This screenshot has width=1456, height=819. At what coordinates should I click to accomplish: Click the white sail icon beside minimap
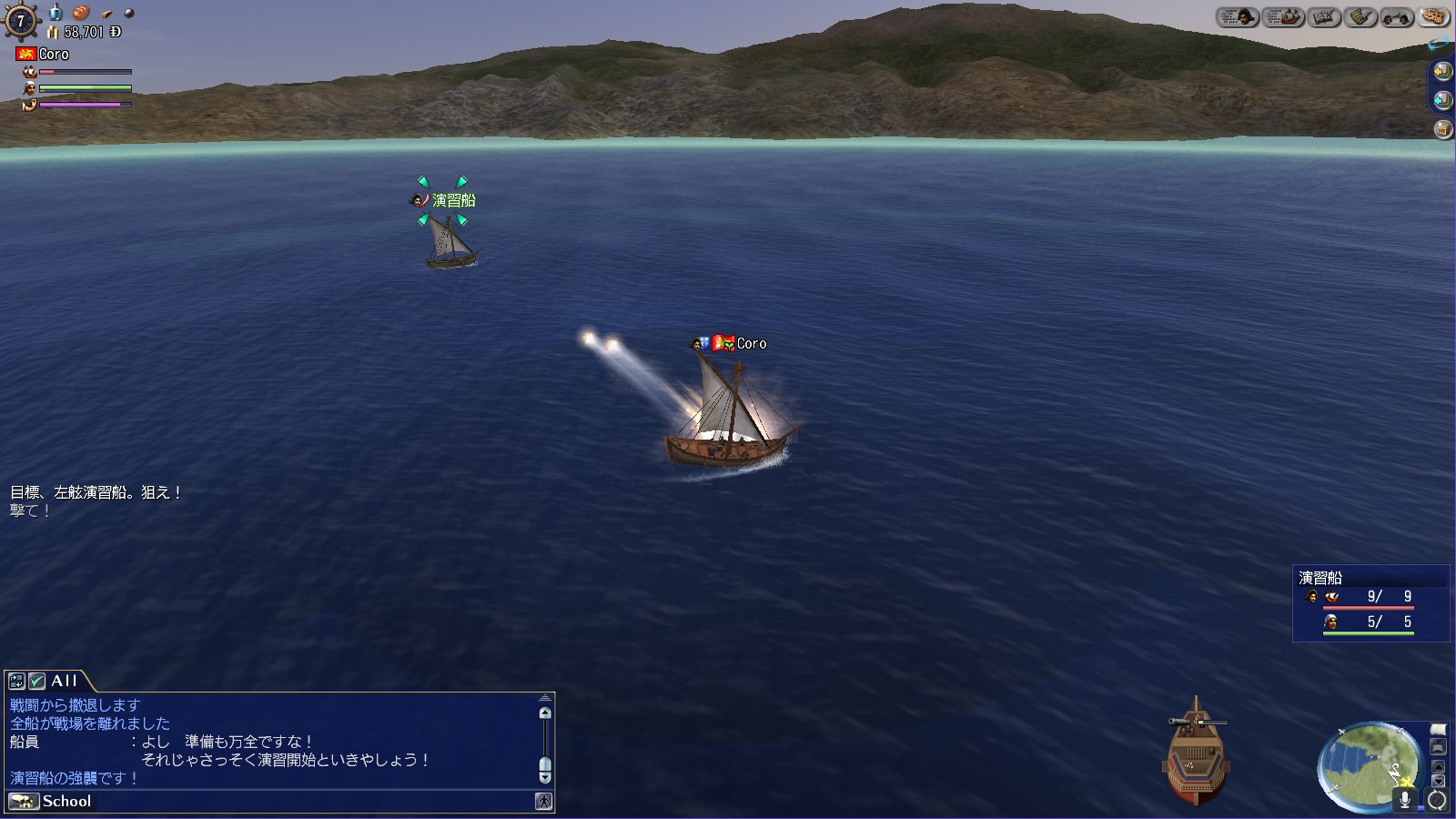[1438, 730]
